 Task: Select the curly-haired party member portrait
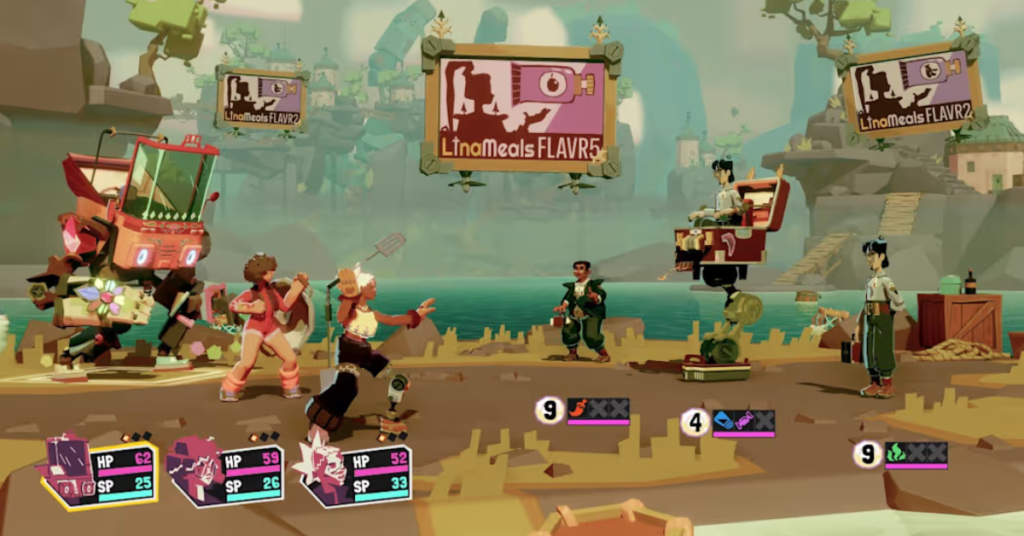tap(192, 471)
